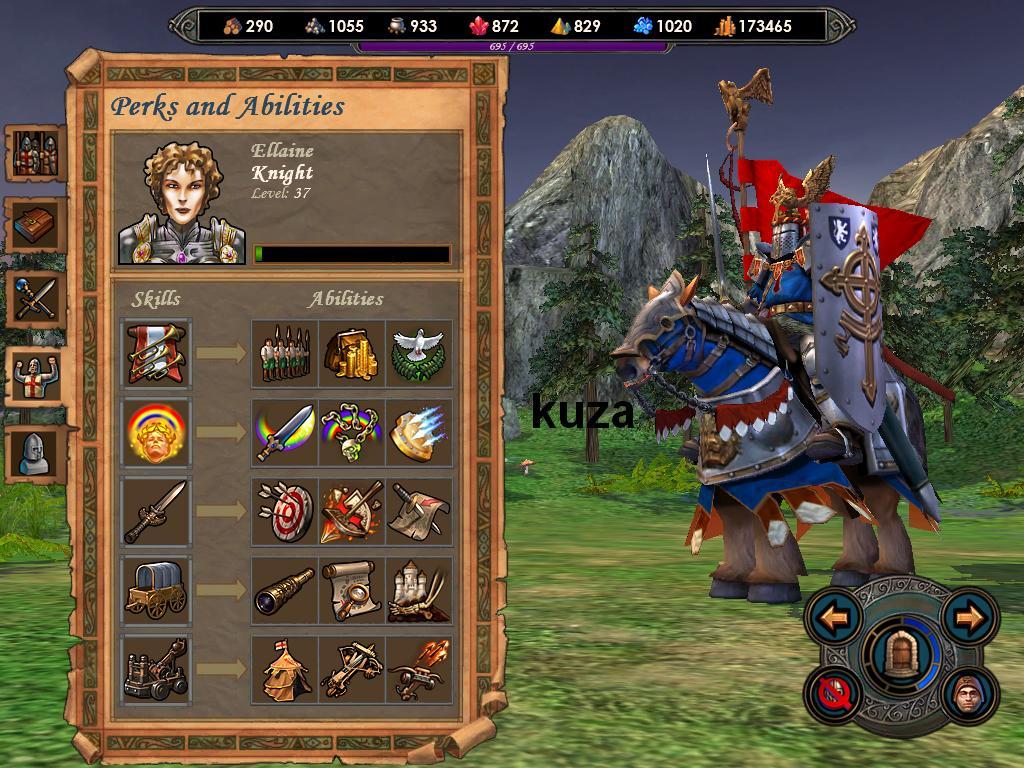Choose the white dove ability
This screenshot has width=1024, height=768.
point(419,353)
